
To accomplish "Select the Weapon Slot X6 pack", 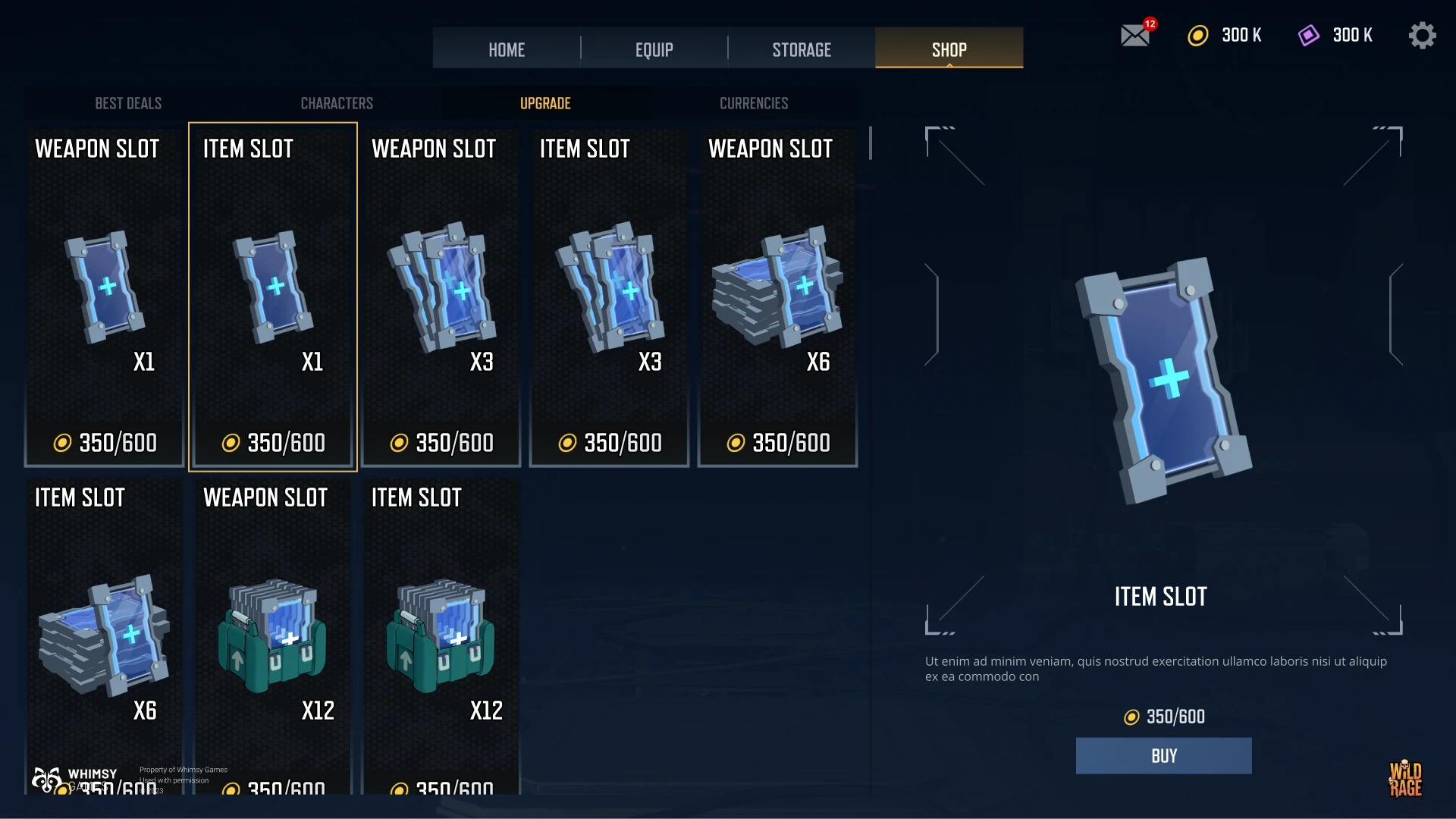I will (778, 297).
